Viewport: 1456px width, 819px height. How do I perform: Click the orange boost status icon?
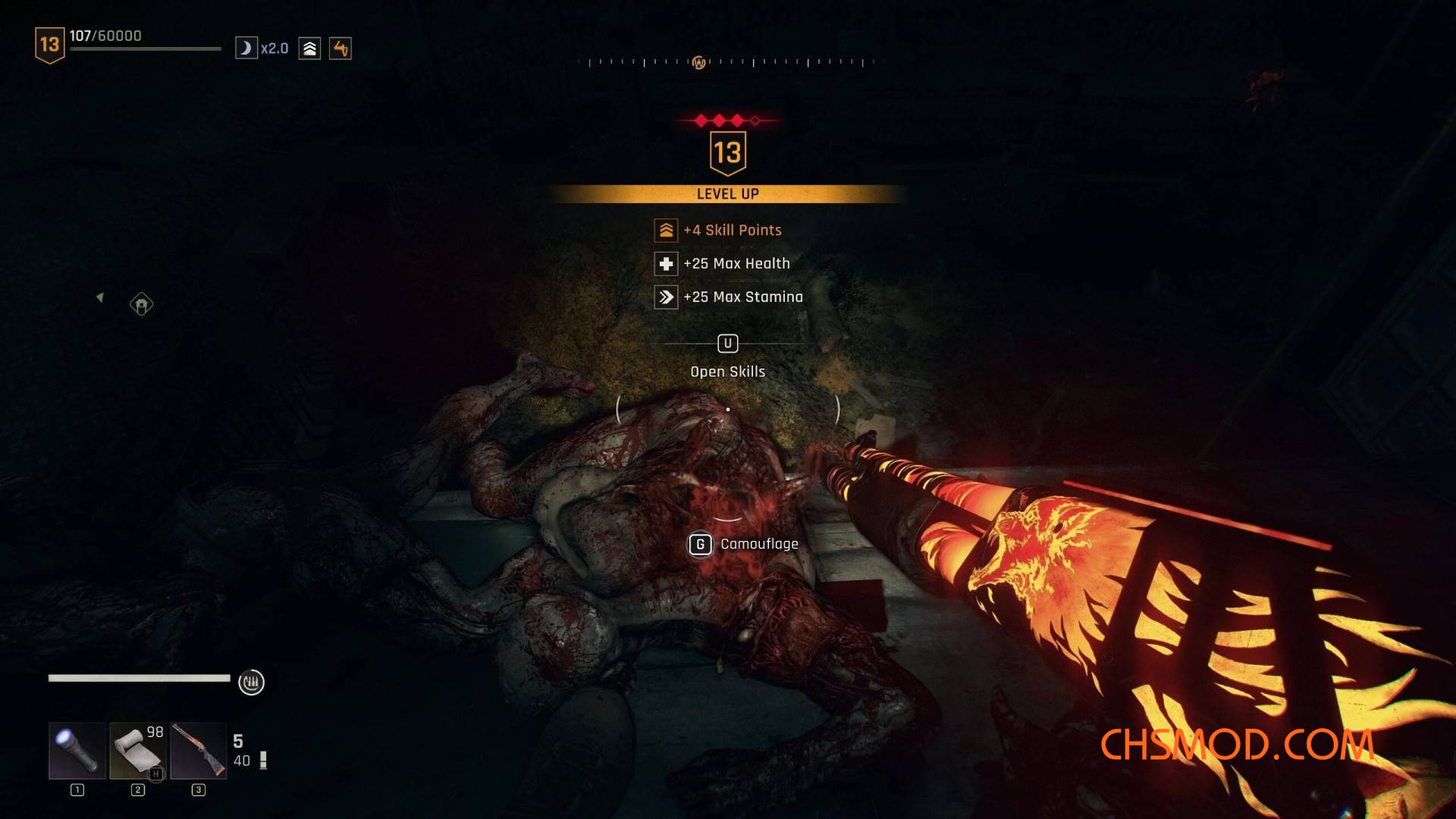coord(340,49)
